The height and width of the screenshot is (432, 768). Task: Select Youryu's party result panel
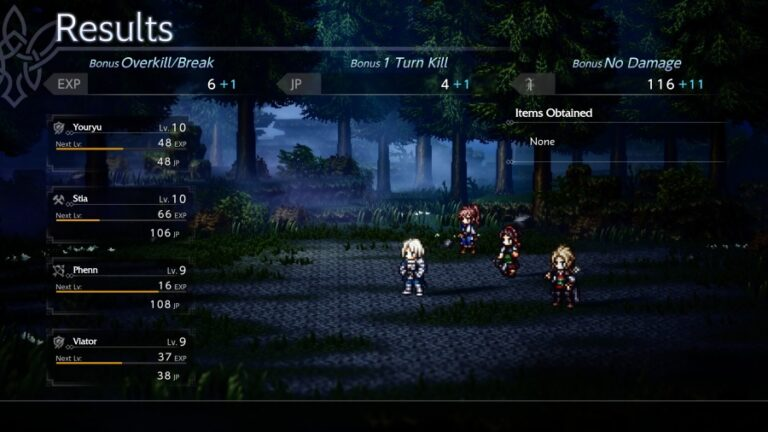[x=119, y=144]
